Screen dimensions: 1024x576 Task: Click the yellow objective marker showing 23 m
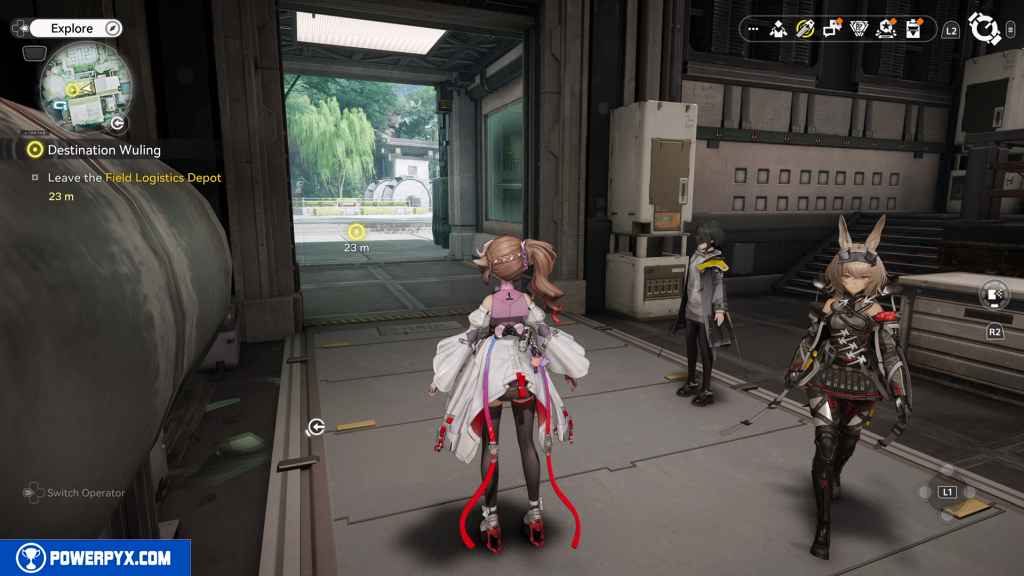[356, 232]
